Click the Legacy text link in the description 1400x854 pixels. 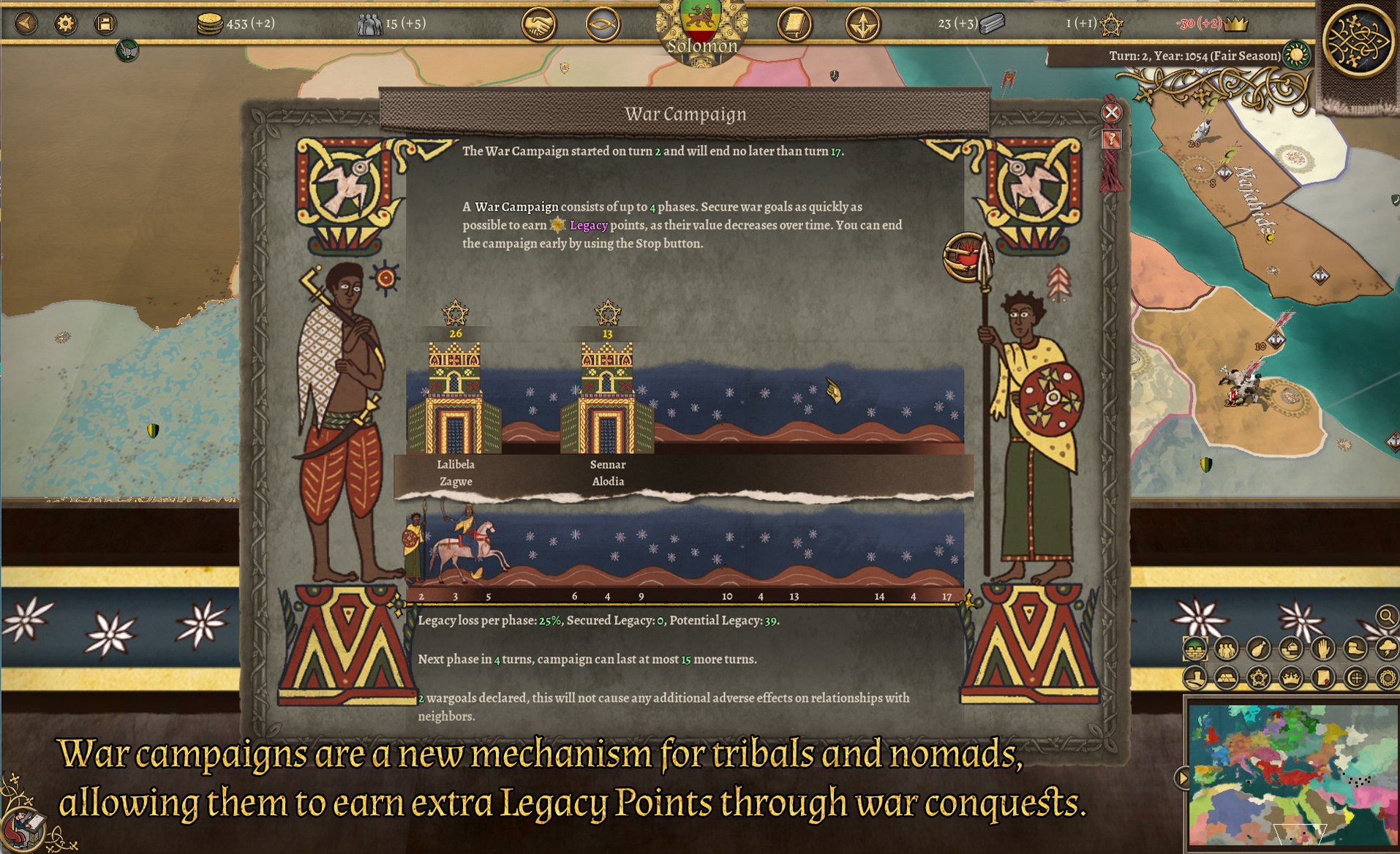click(590, 225)
